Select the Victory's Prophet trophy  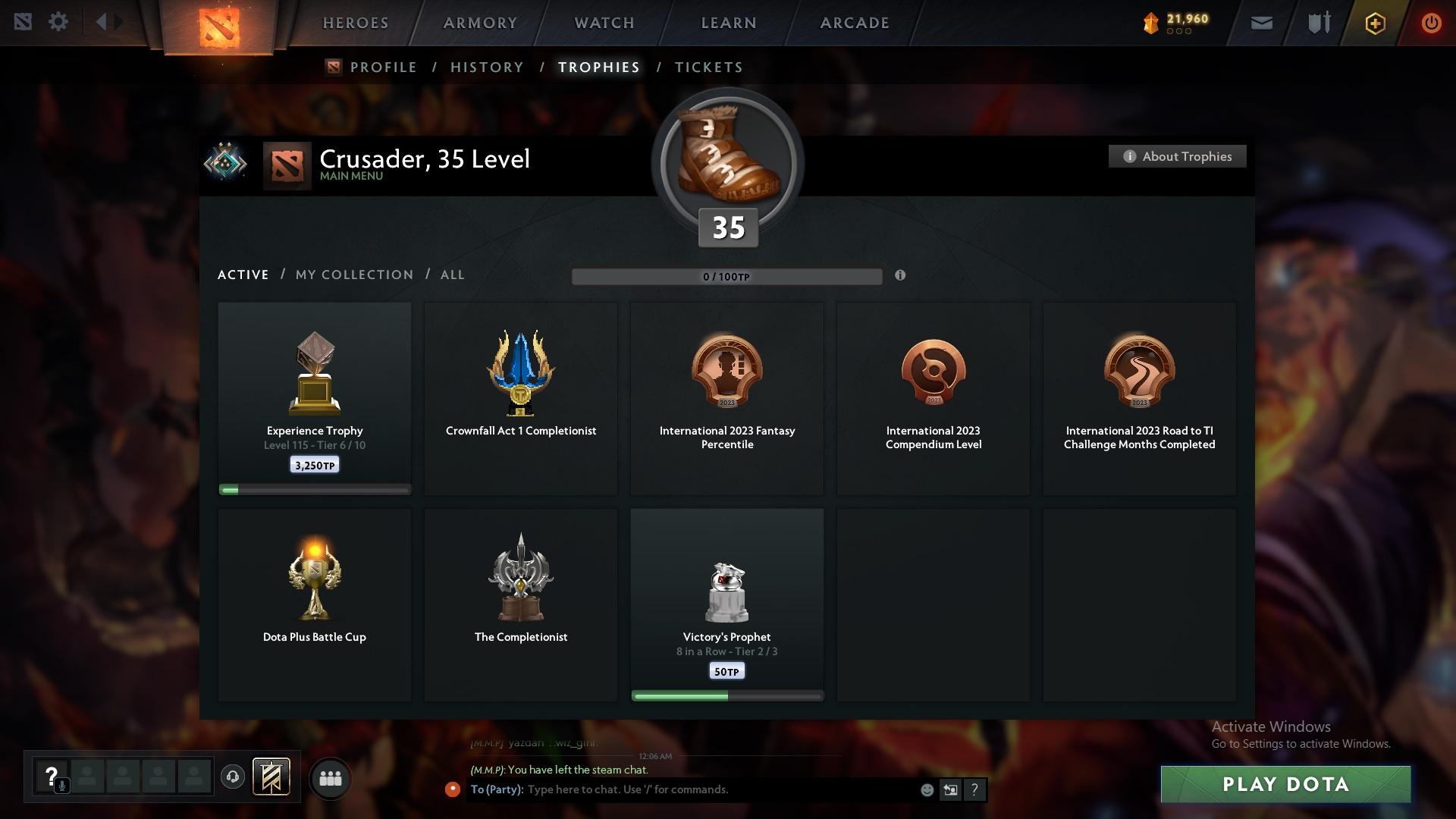pos(727,604)
